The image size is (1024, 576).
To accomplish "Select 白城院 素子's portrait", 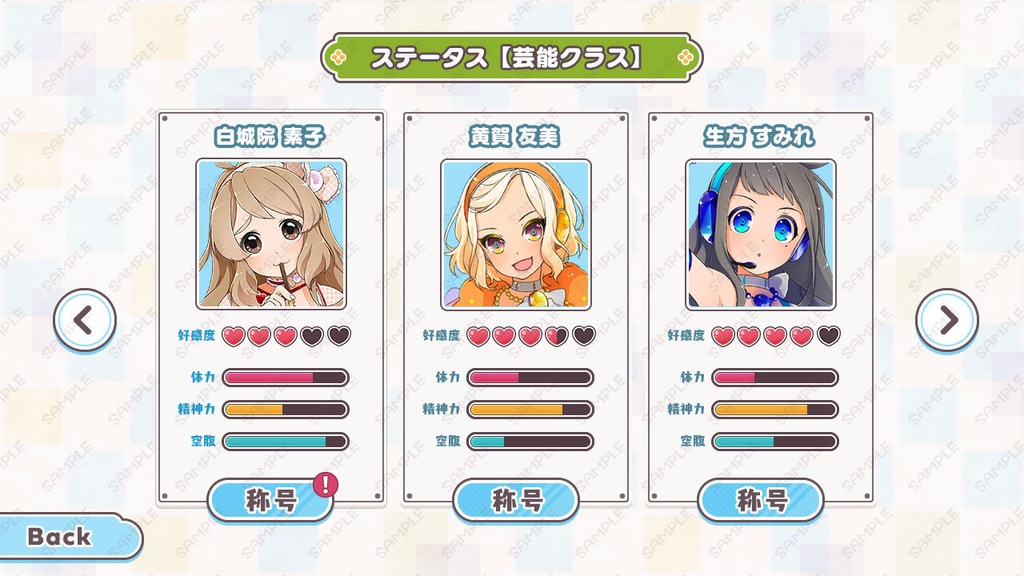I will (x=271, y=234).
